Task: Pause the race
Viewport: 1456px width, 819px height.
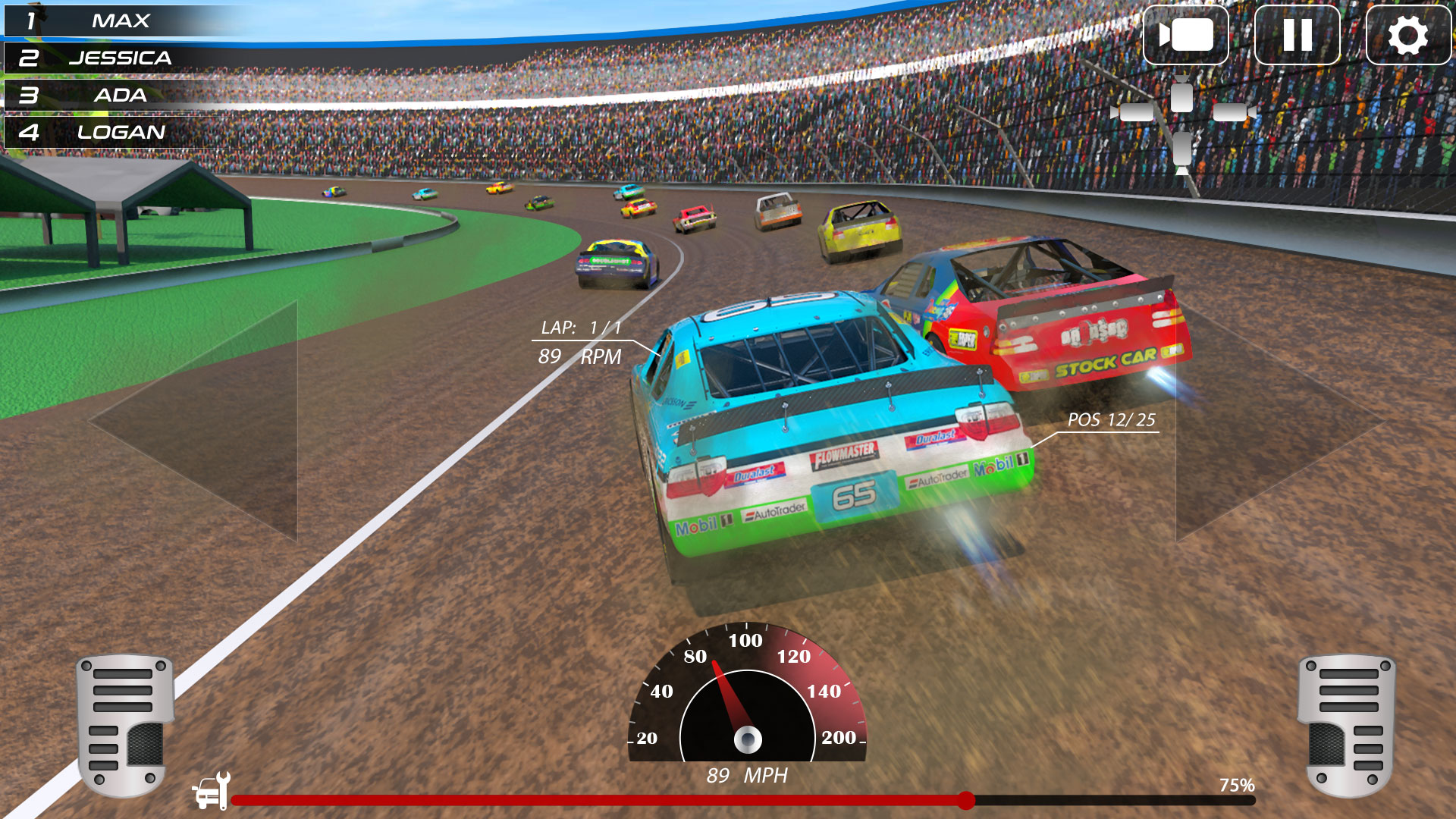Action: 1297,35
